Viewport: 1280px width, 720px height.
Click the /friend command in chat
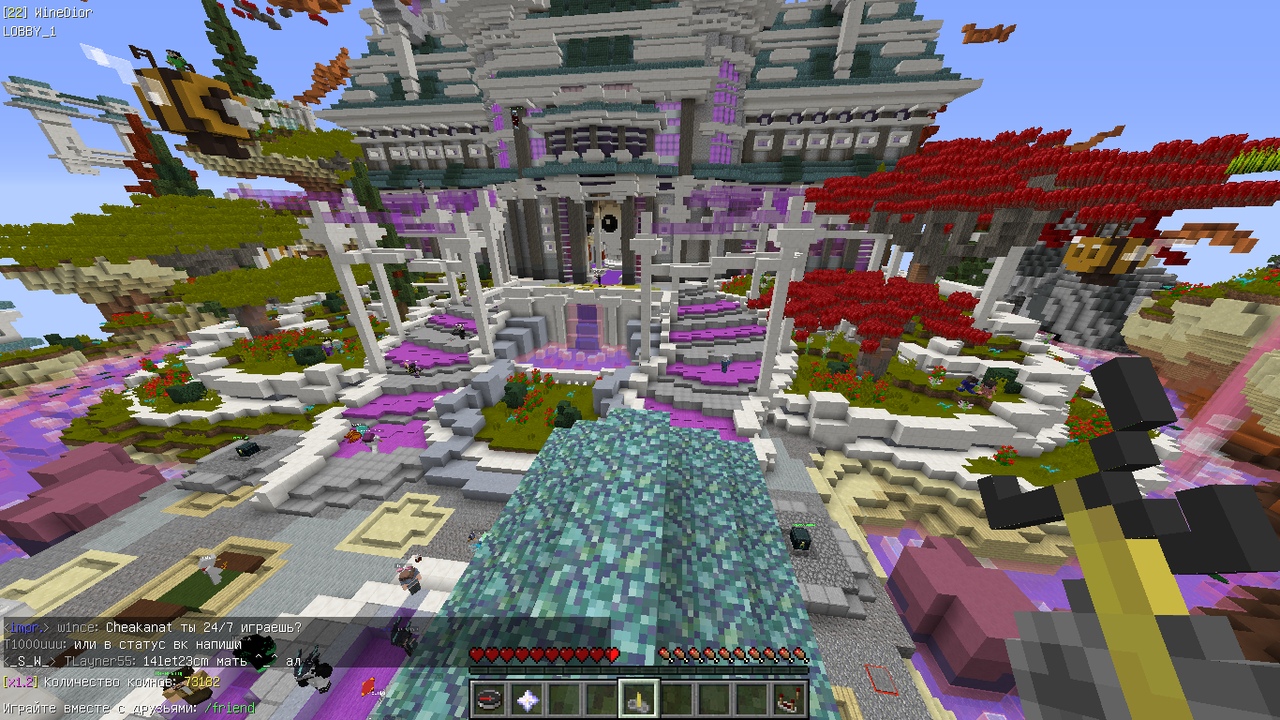230,708
